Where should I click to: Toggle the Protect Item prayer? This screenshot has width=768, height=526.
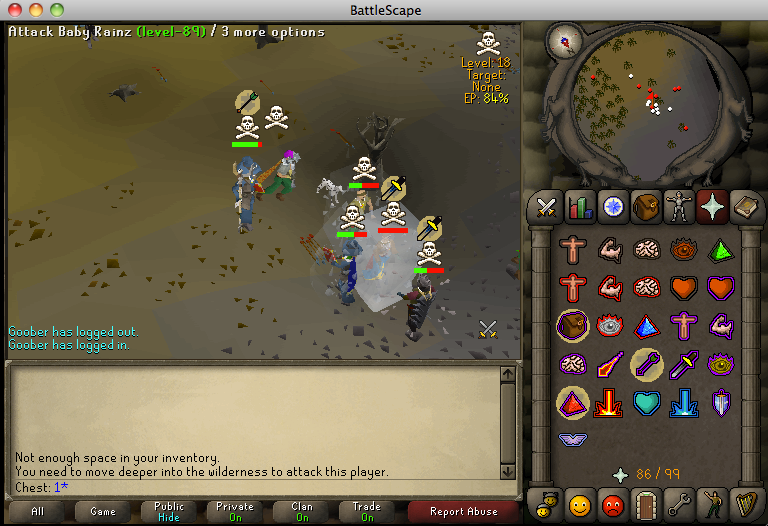click(x=573, y=325)
